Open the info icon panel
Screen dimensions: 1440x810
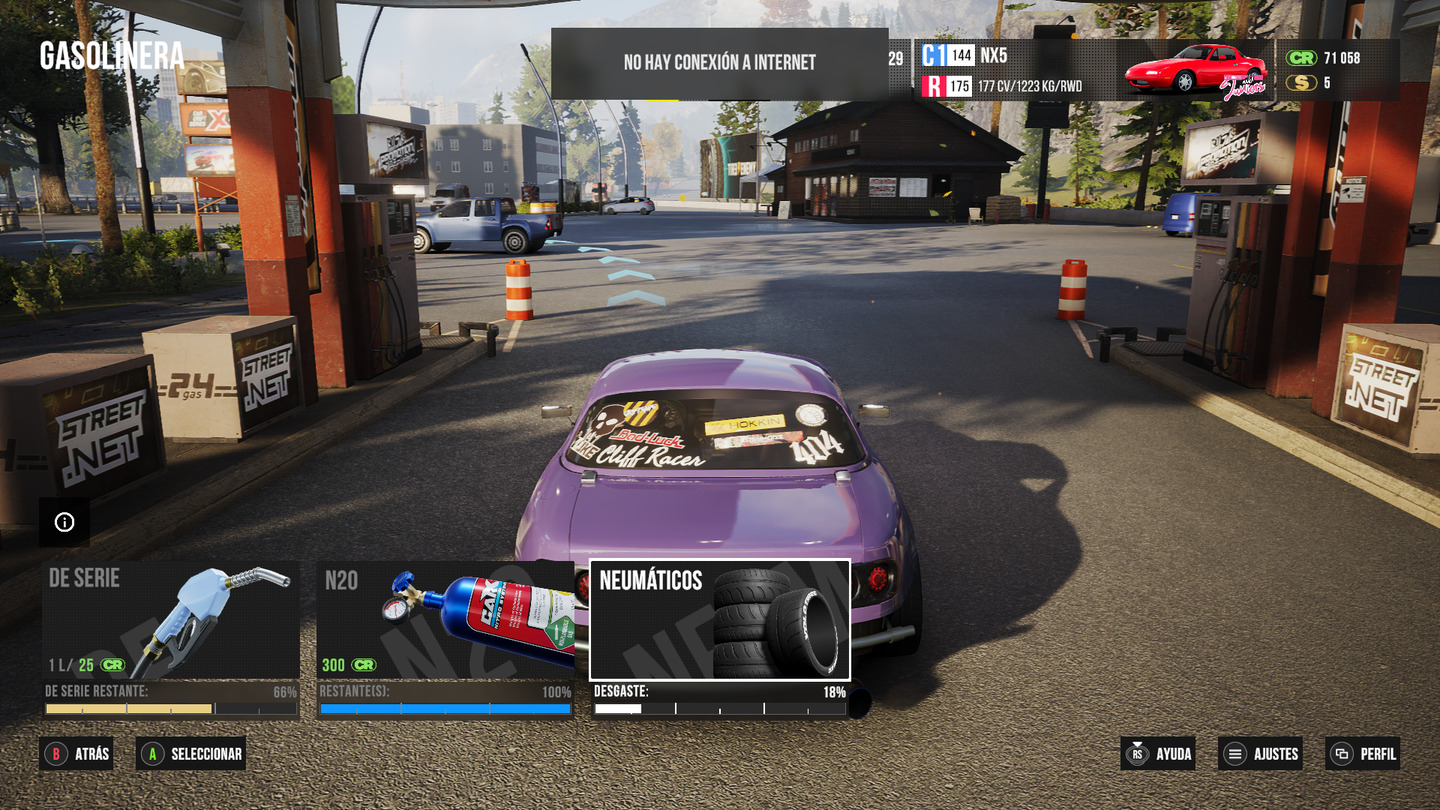click(x=65, y=522)
